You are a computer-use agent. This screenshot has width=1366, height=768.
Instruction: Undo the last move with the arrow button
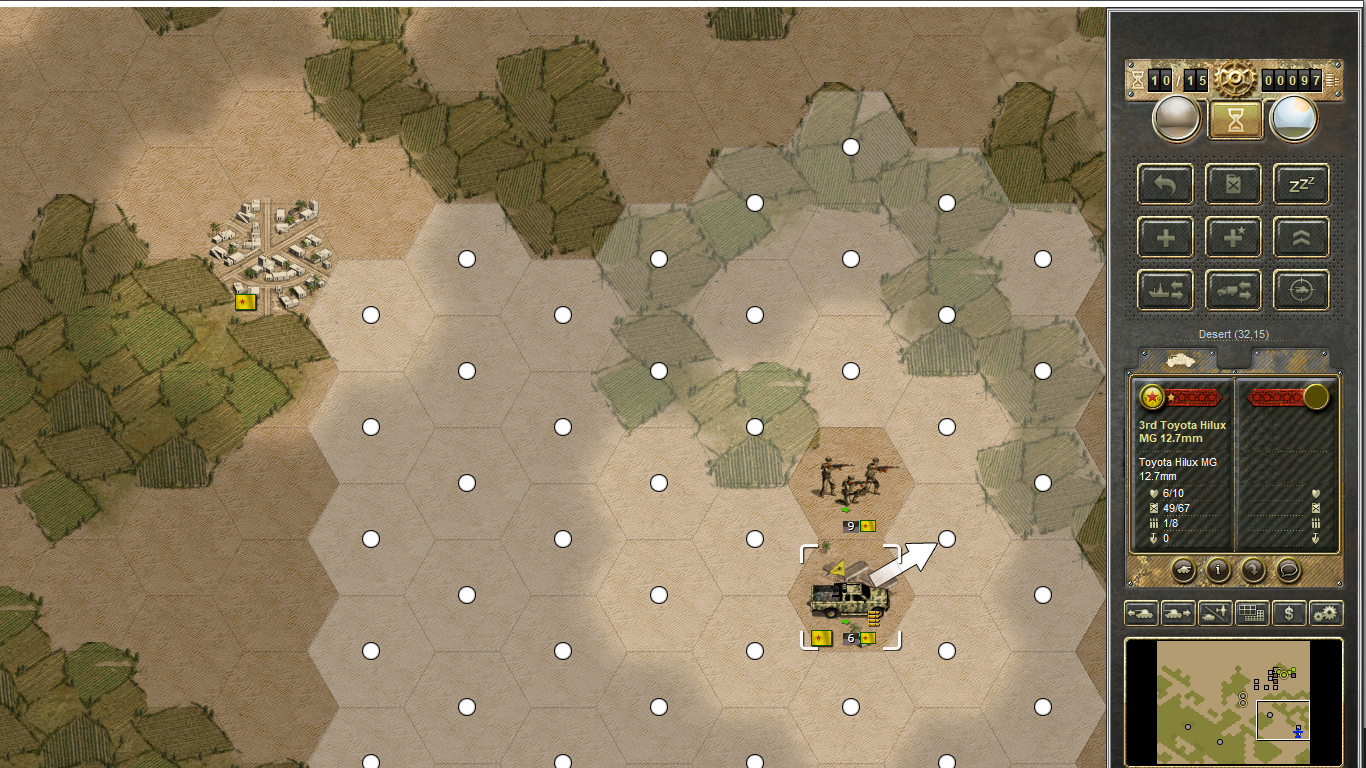[1165, 184]
